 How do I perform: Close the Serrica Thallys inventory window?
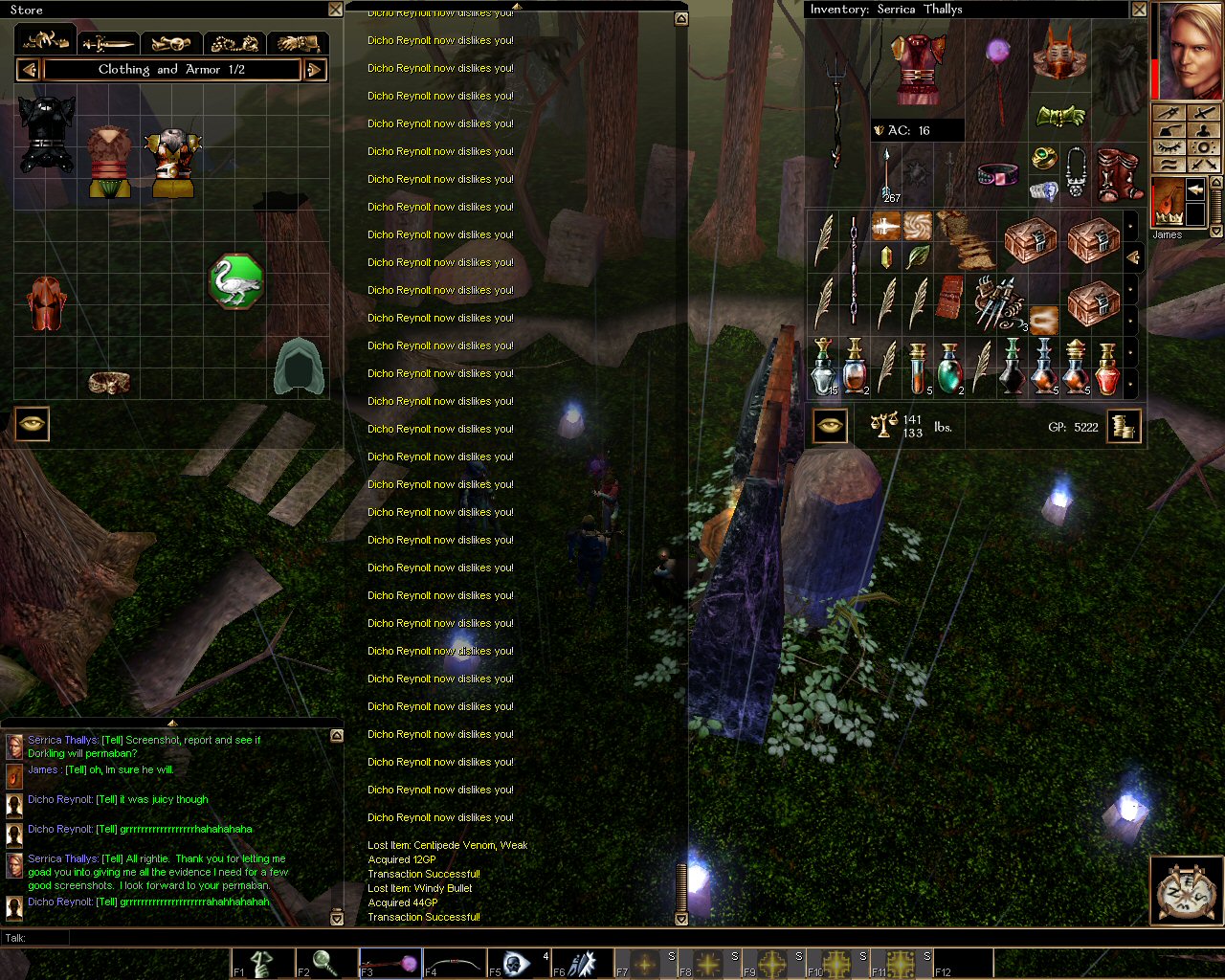click(1139, 10)
